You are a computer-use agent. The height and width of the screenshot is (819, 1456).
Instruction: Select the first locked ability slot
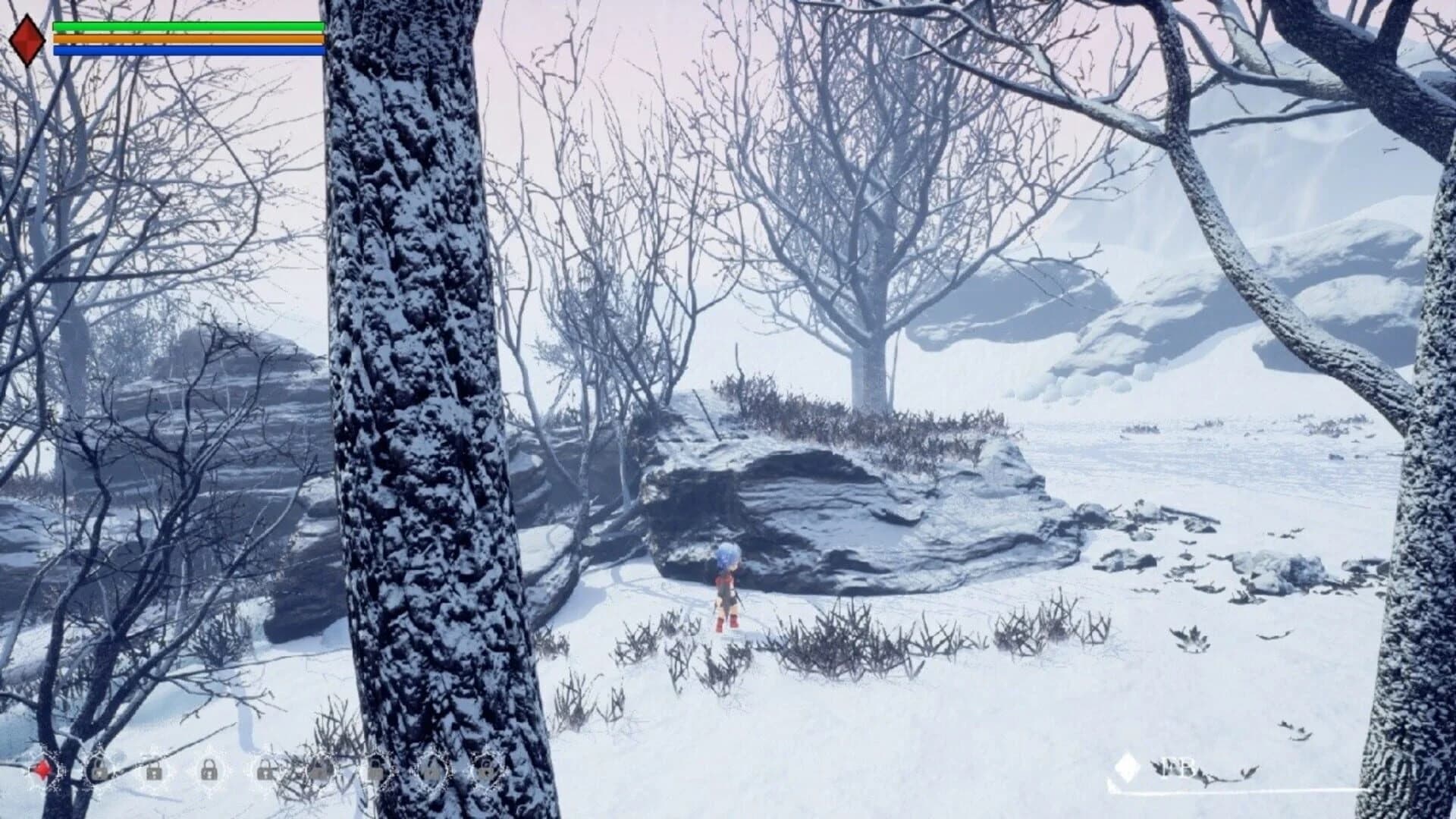(99, 771)
